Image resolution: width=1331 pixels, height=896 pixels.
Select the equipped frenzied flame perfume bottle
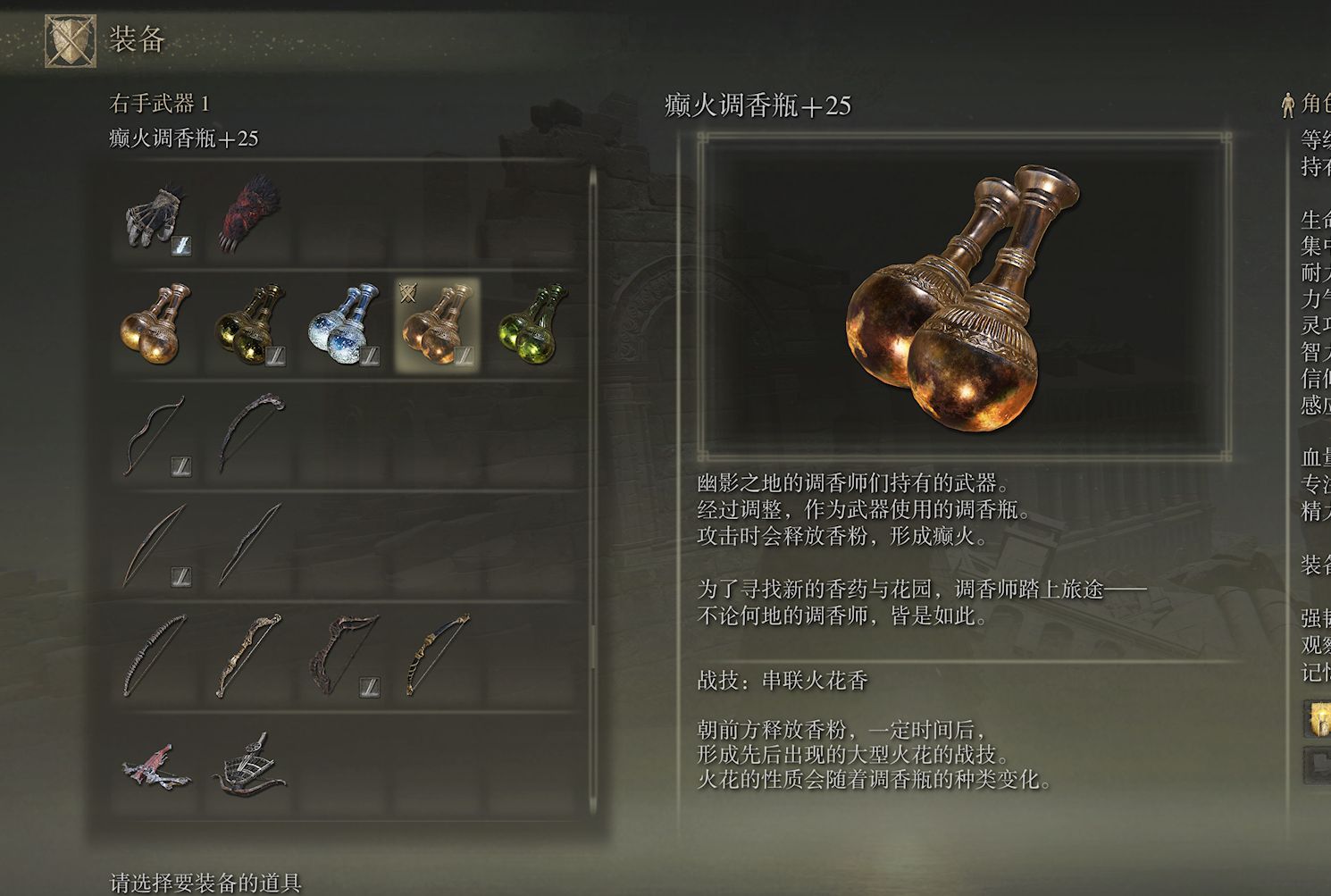click(437, 324)
